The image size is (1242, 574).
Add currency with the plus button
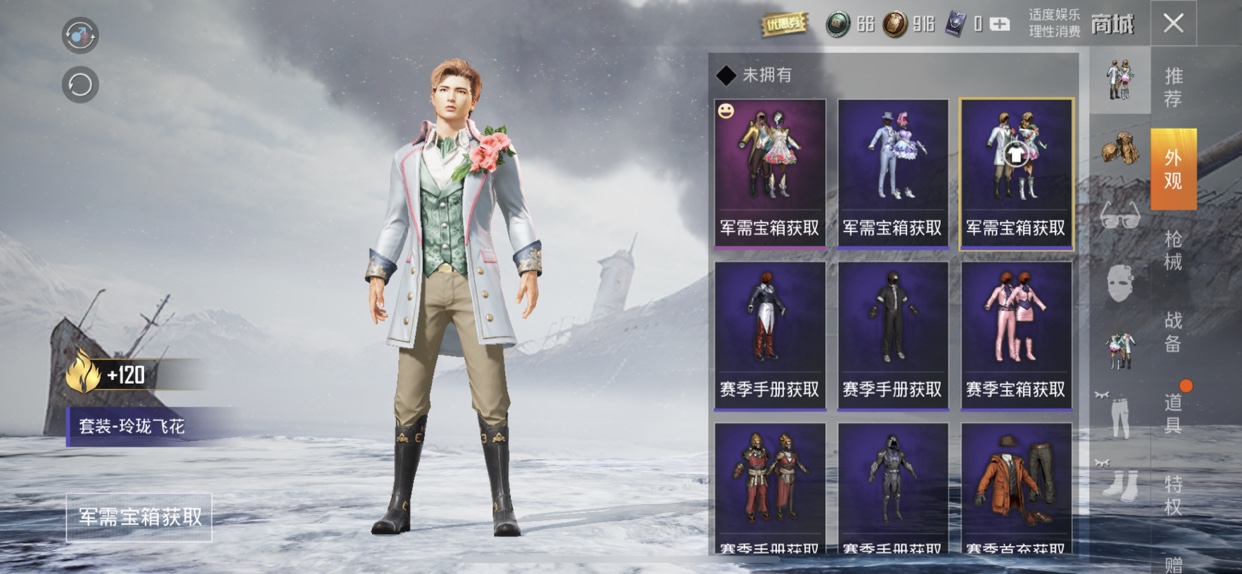(999, 24)
